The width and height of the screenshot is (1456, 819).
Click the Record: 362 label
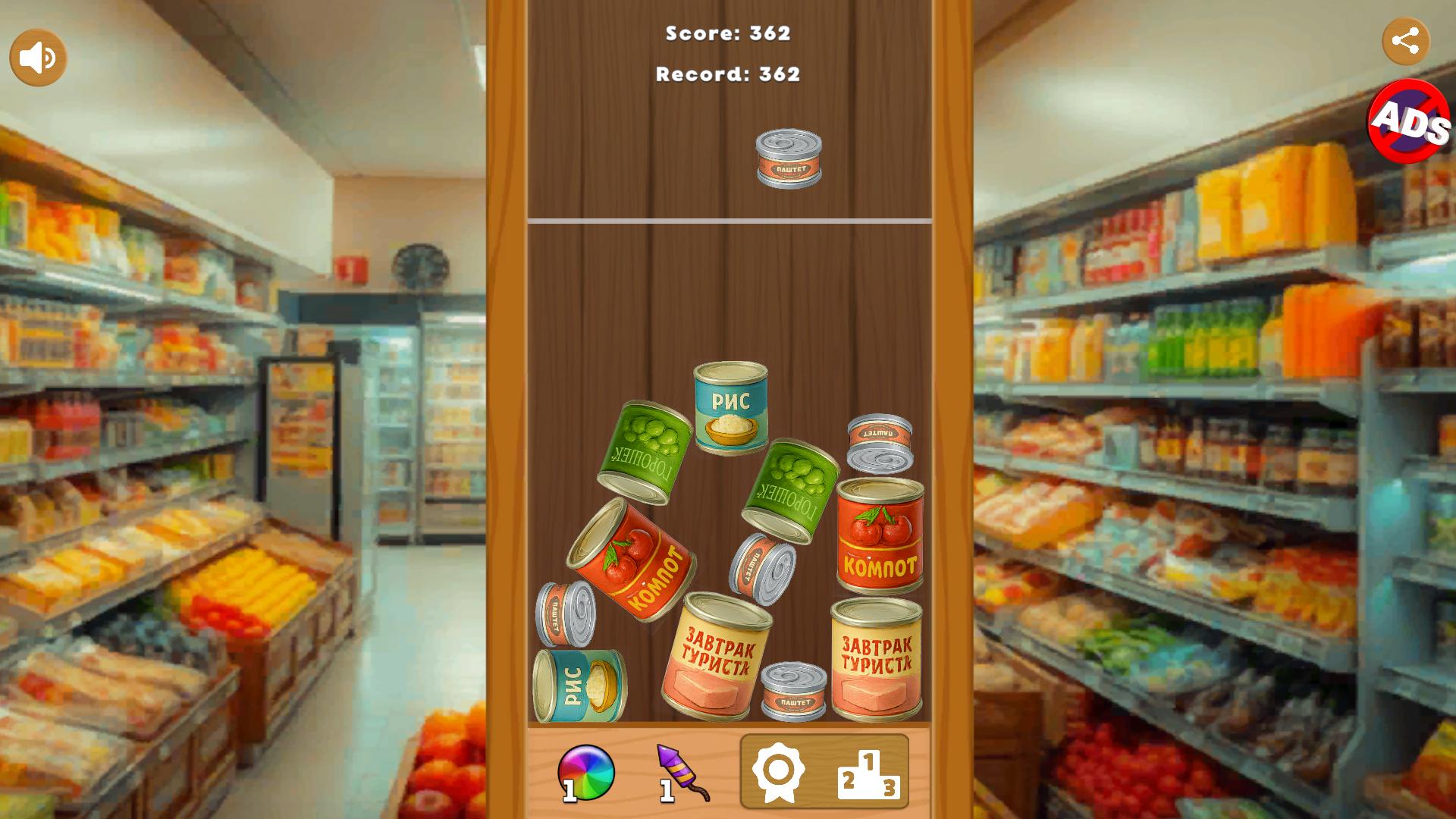[x=727, y=74]
